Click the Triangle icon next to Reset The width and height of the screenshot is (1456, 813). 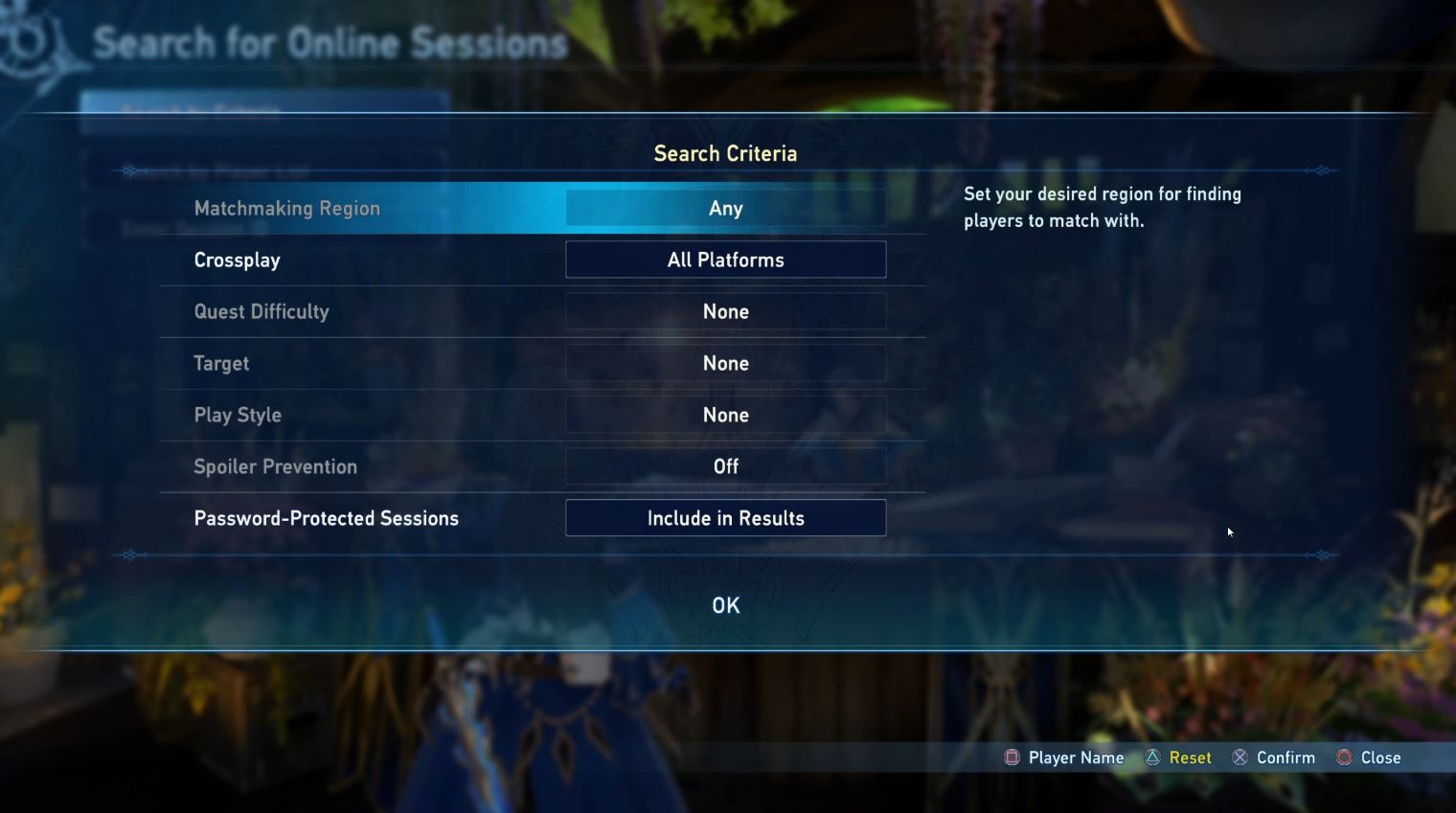(x=1150, y=757)
